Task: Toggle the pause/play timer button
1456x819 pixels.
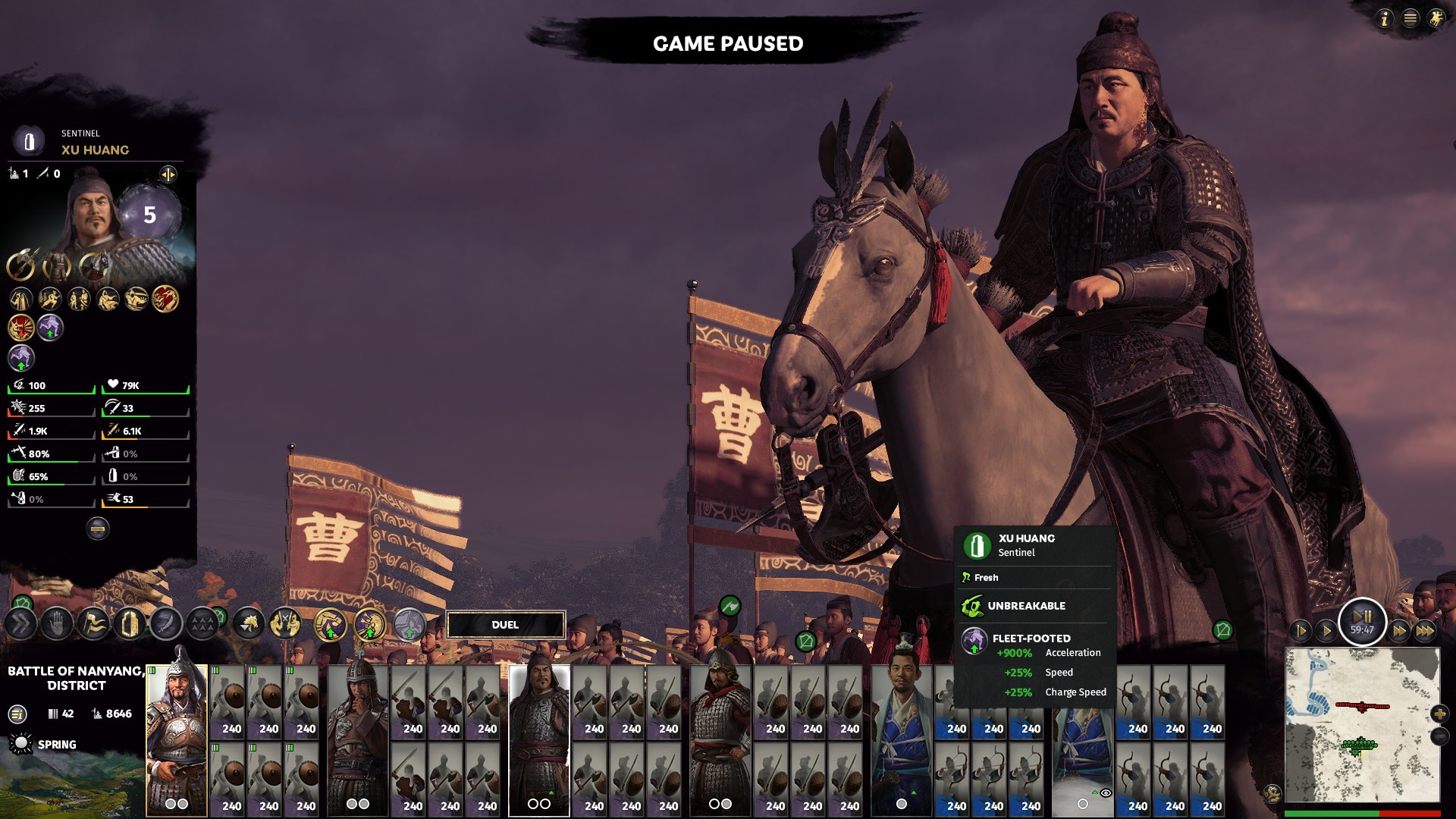Action: [x=1362, y=622]
